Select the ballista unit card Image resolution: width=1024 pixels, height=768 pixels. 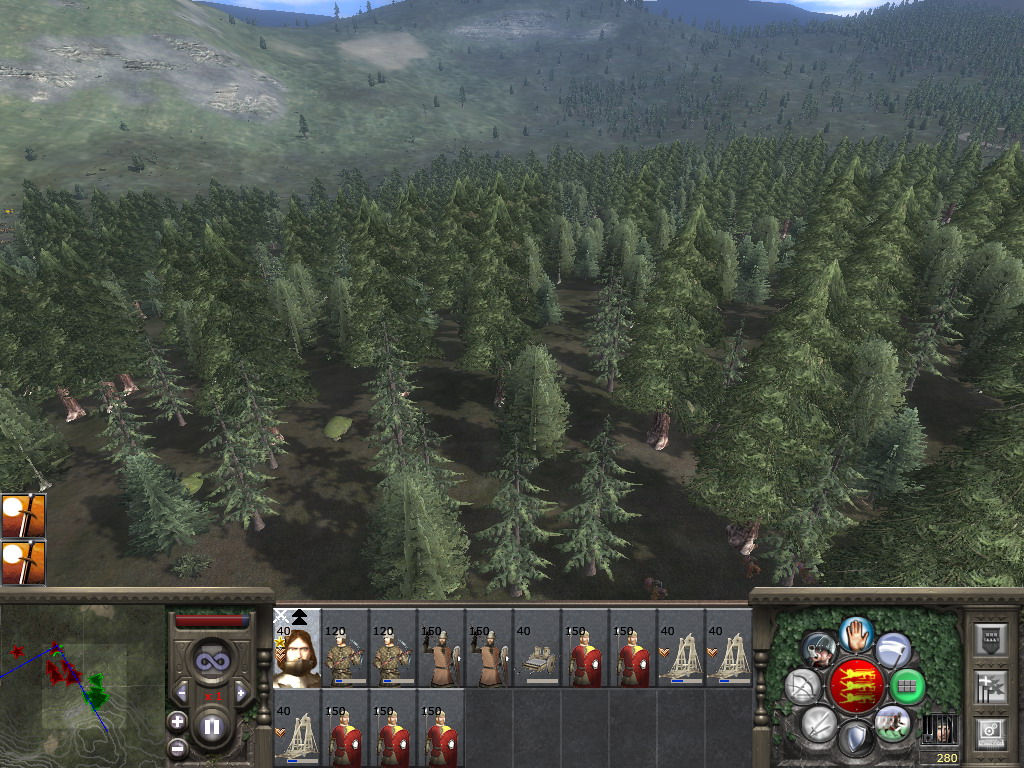tap(537, 649)
